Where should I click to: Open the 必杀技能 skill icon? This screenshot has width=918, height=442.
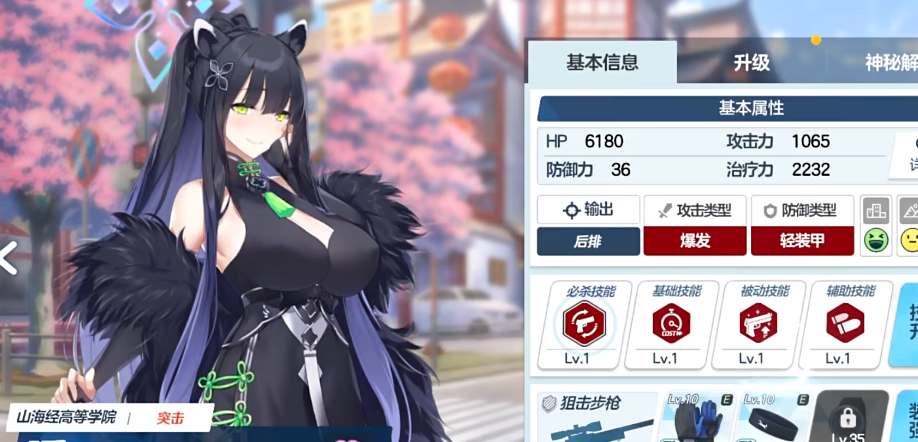coord(584,324)
